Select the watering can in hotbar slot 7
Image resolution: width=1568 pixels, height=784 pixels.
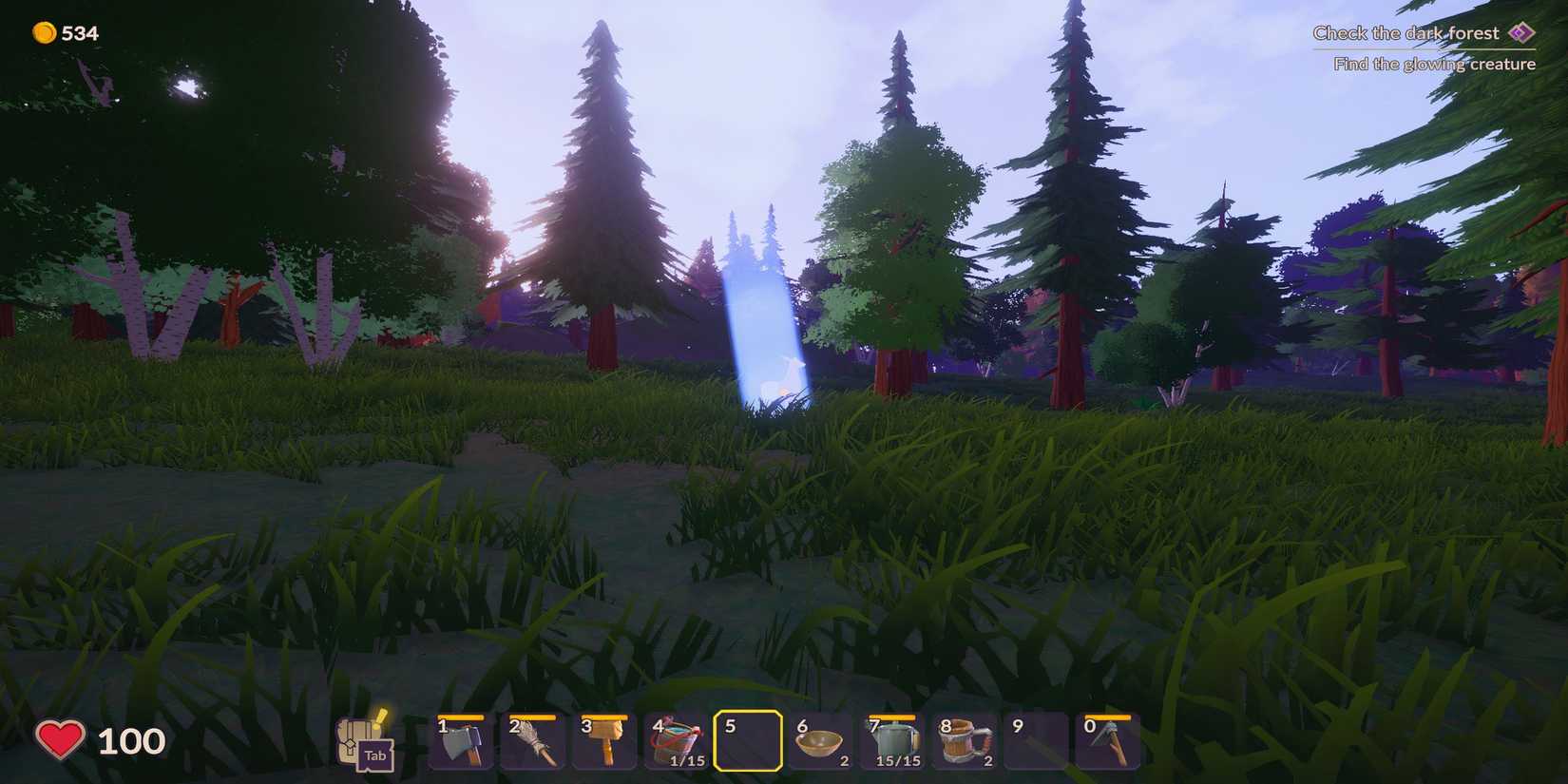pos(892,741)
